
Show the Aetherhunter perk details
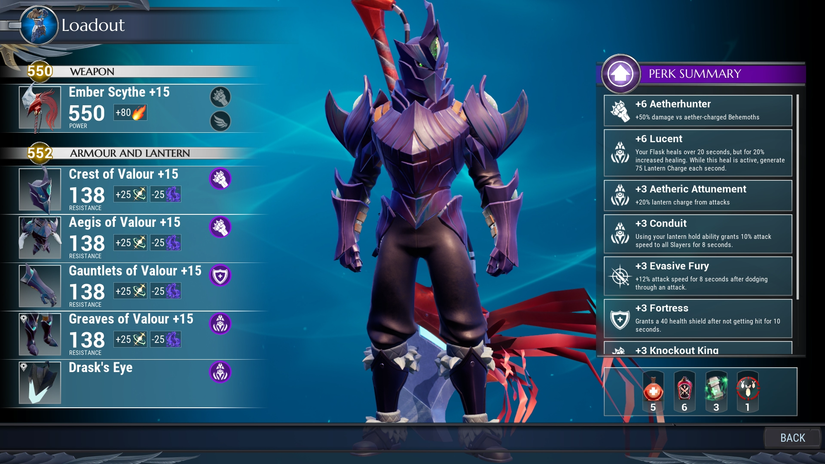pyautogui.click(x=698, y=109)
